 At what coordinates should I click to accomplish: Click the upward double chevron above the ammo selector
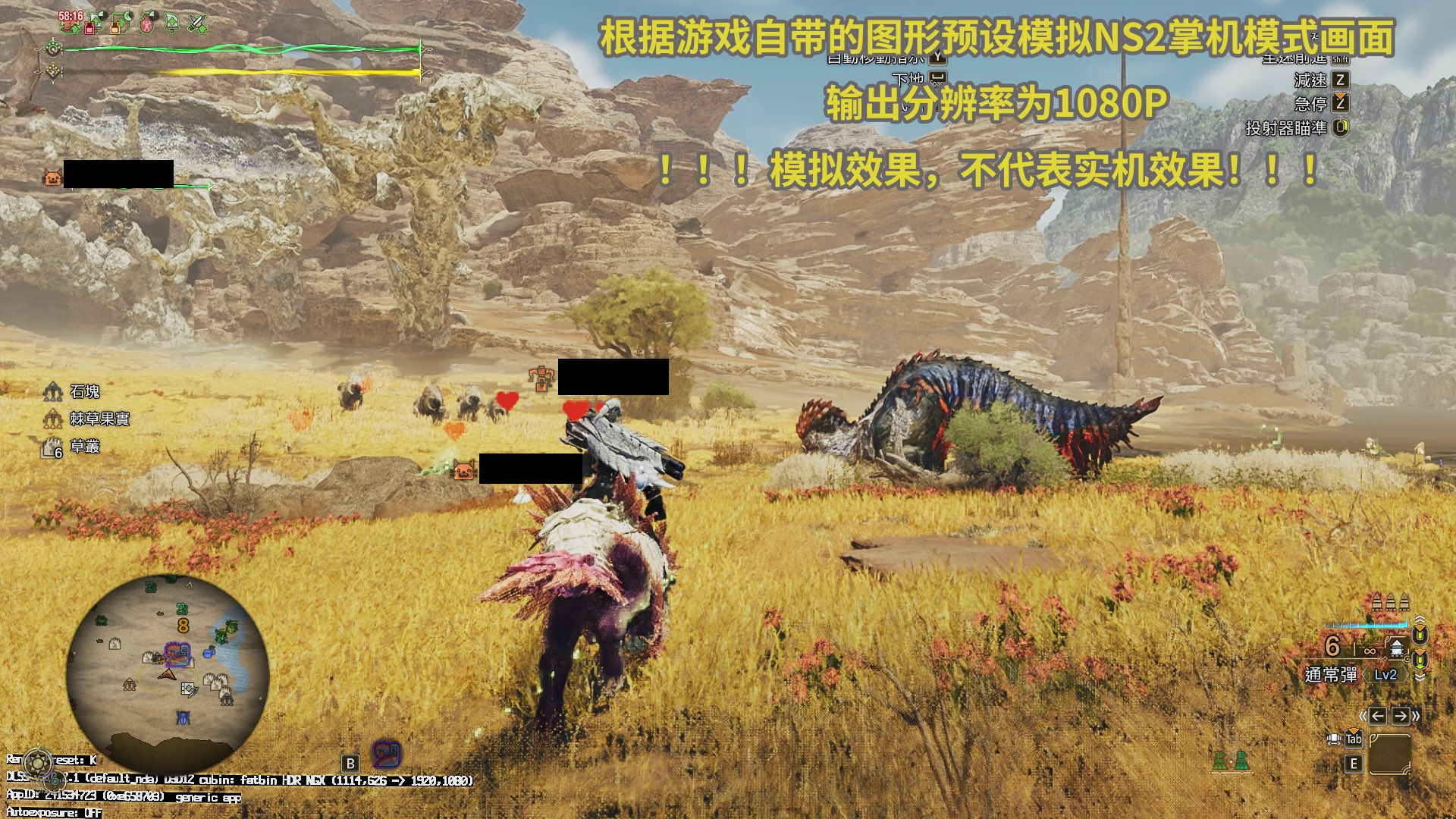point(1420,619)
